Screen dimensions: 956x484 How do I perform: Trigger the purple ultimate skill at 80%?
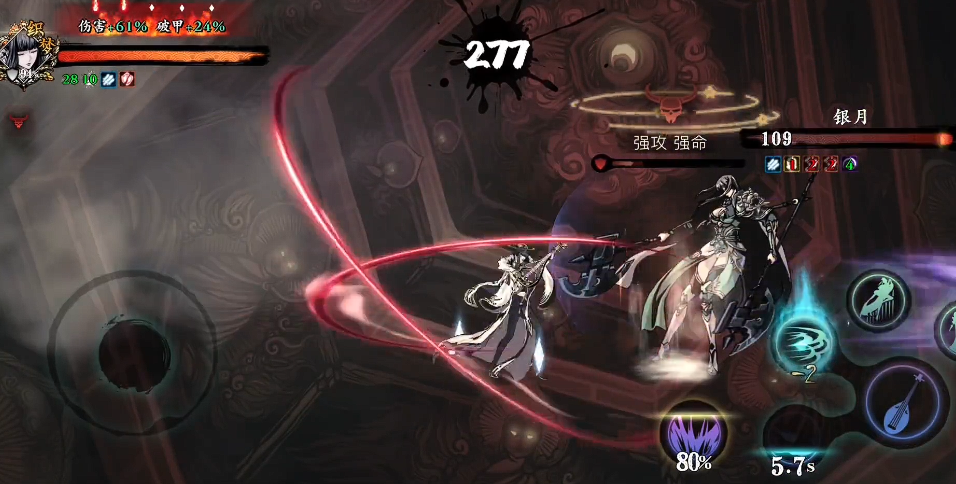click(x=693, y=431)
